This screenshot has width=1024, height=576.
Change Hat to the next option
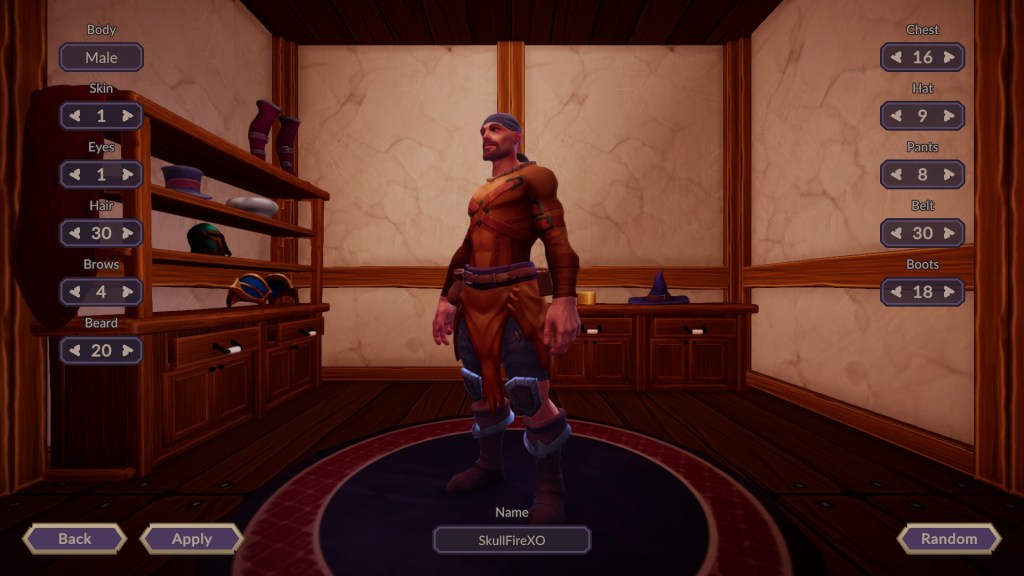[x=949, y=116]
